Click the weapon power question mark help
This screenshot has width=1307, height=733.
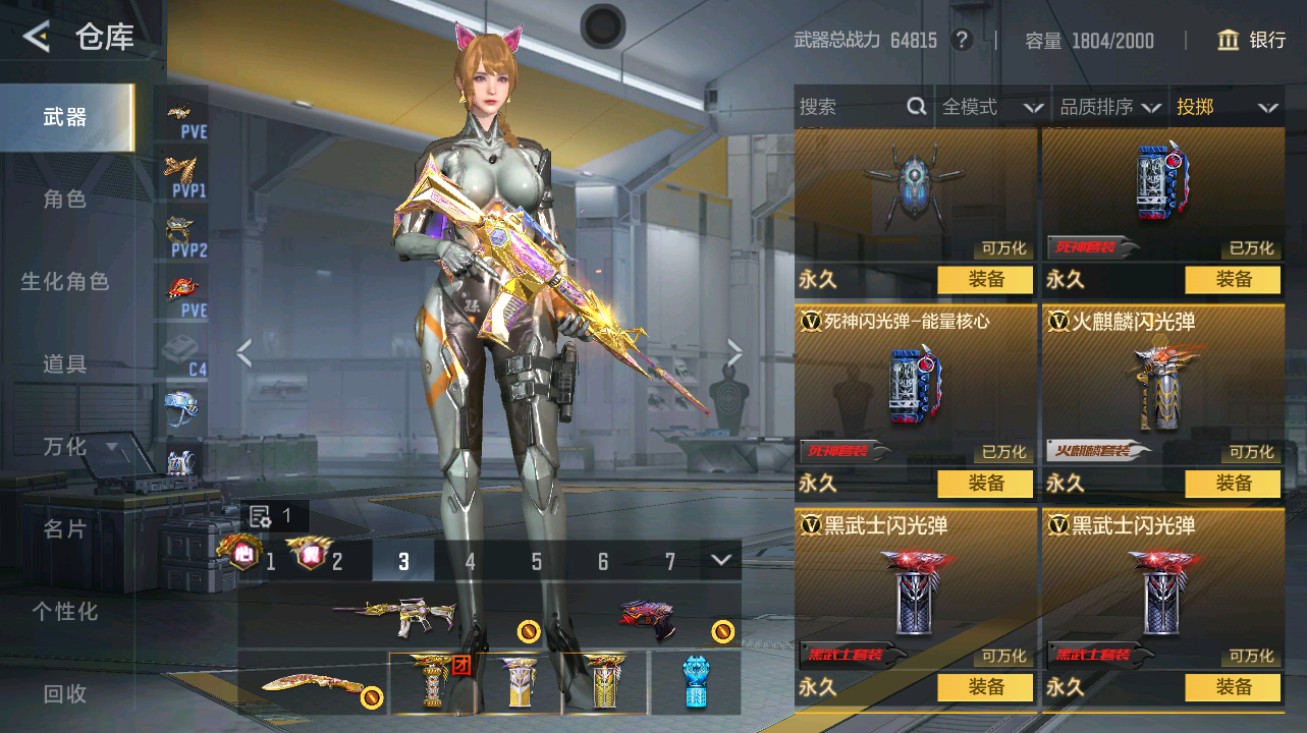pos(961,40)
